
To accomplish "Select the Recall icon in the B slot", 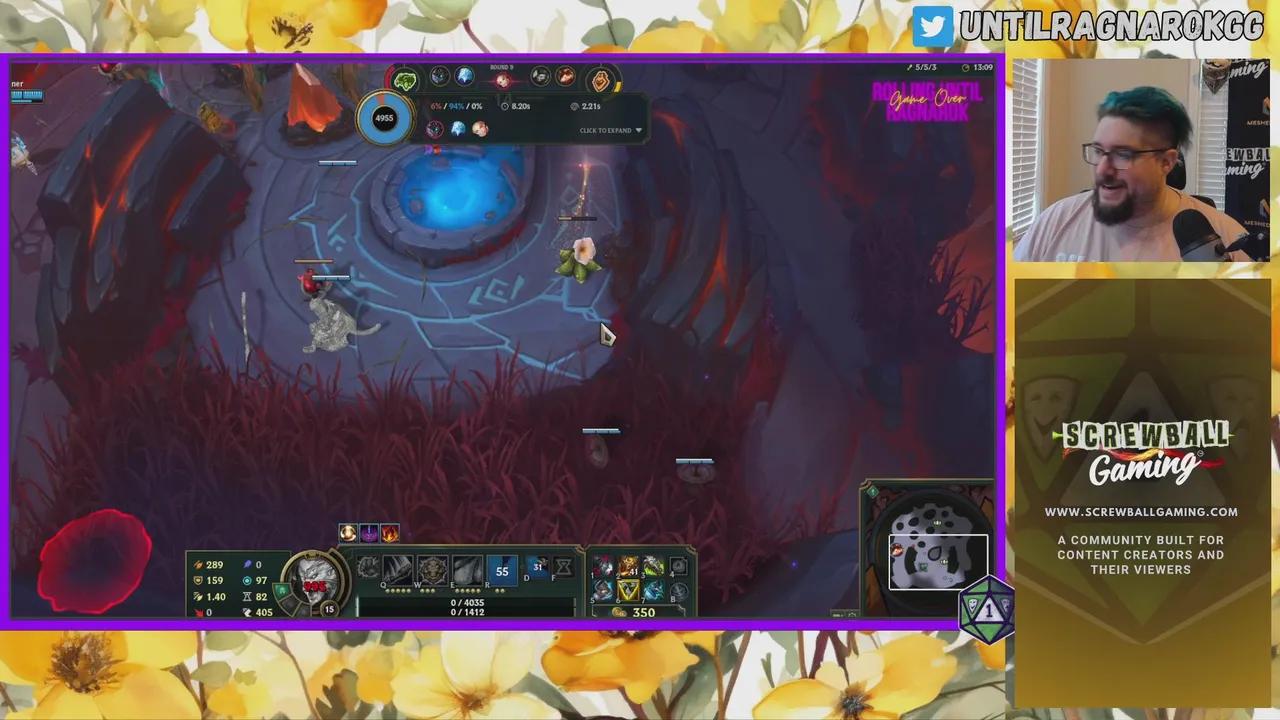I will tap(679, 592).
